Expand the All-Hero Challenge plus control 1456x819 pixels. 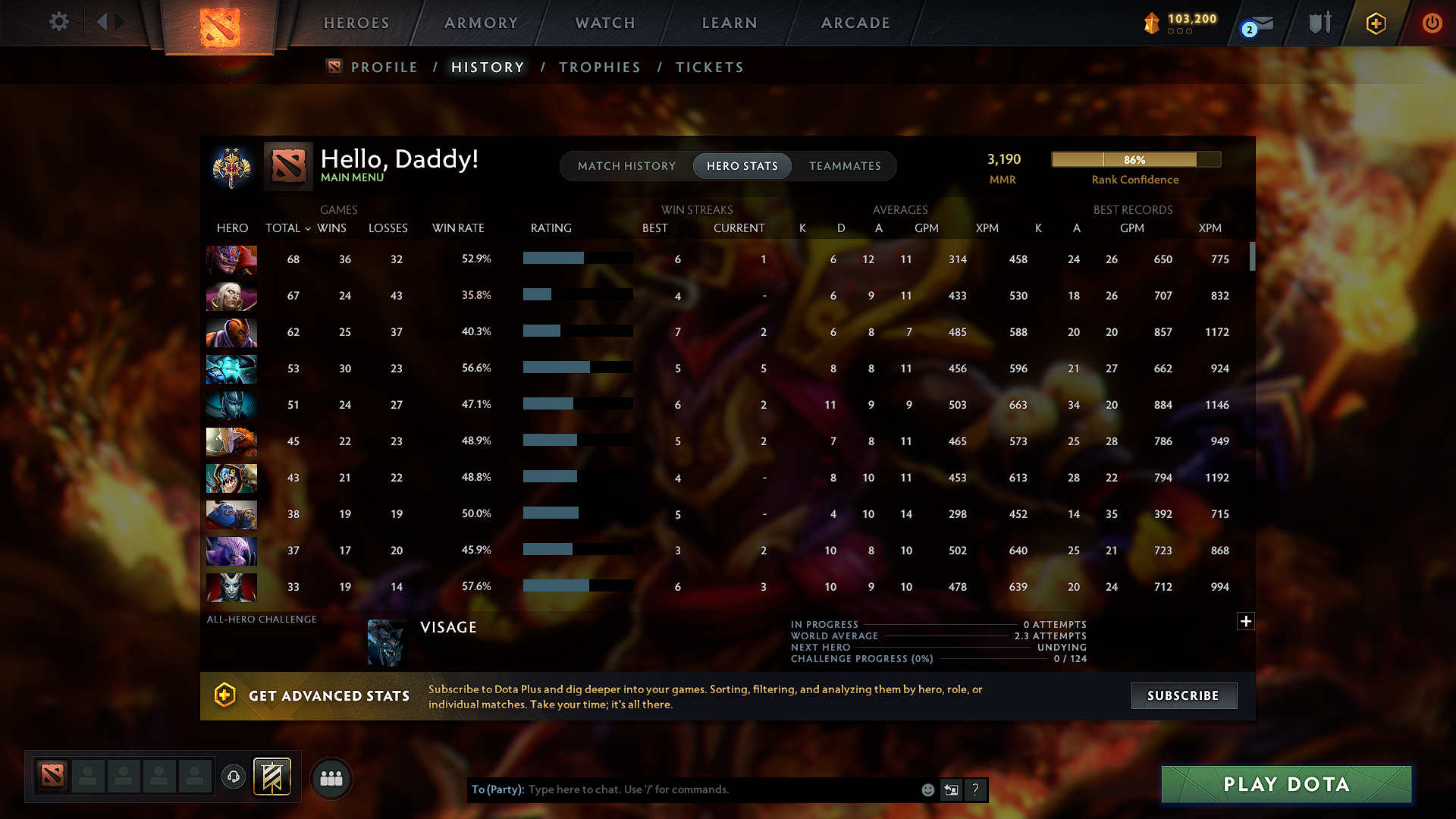(x=1246, y=621)
